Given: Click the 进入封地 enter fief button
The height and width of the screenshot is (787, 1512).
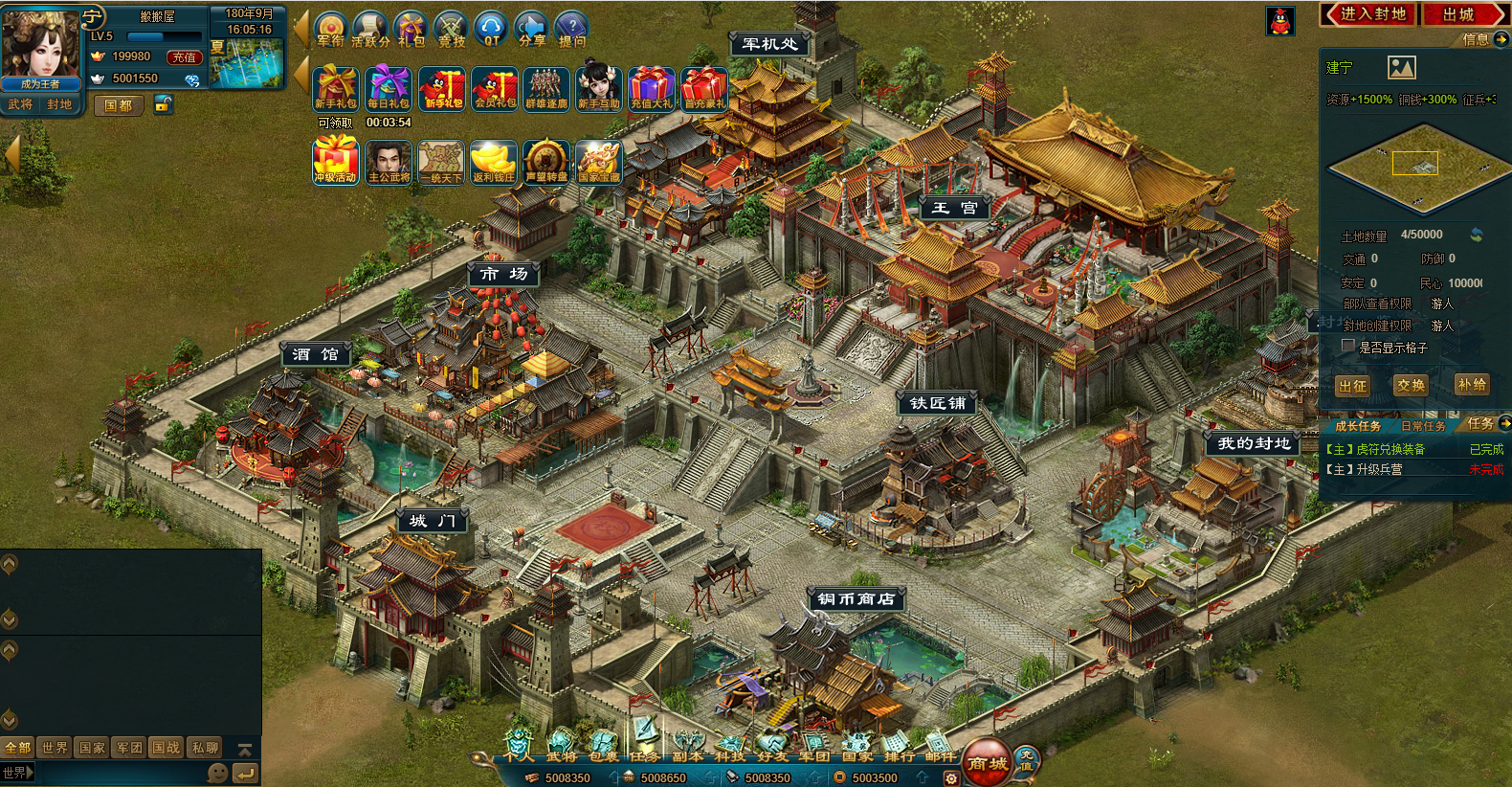Looking at the screenshot, I should pyautogui.click(x=1369, y=14).
